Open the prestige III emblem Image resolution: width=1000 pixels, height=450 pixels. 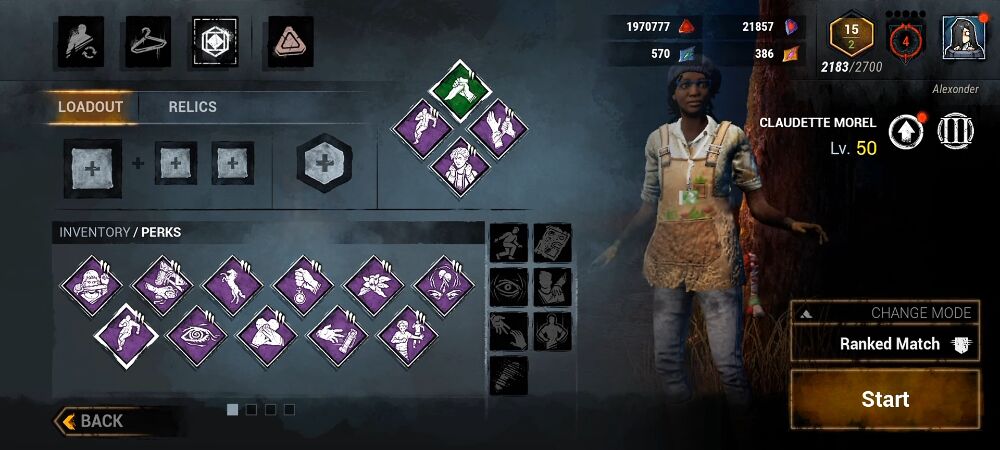[x=956, y=133]
